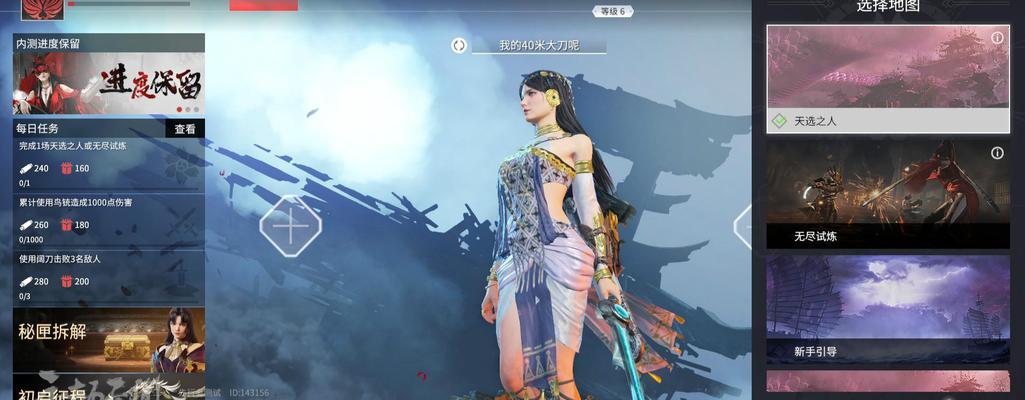The width and height of the screenshot is (1025, 400).
Task: Select the 使用阔刀击败3名敌人 daily task
Action: (x=108, y=277)
